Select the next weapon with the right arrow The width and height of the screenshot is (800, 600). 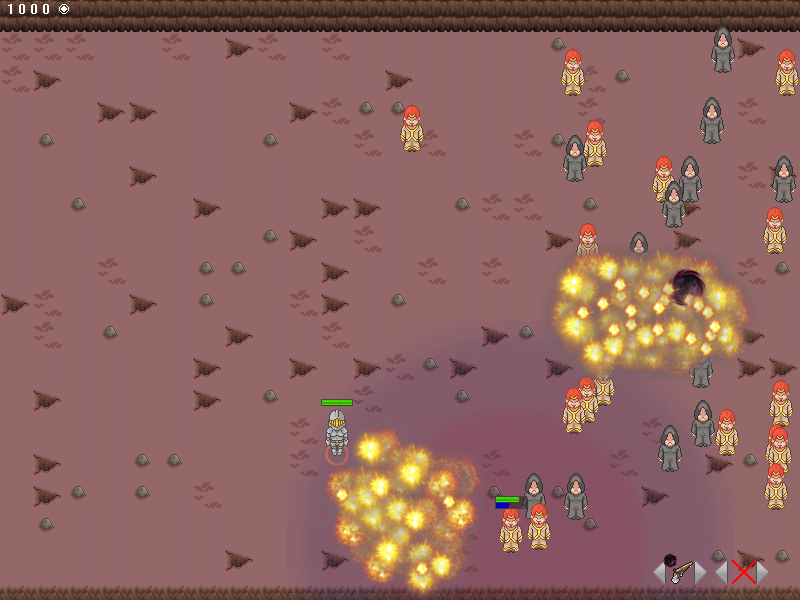tap(701, 572)
